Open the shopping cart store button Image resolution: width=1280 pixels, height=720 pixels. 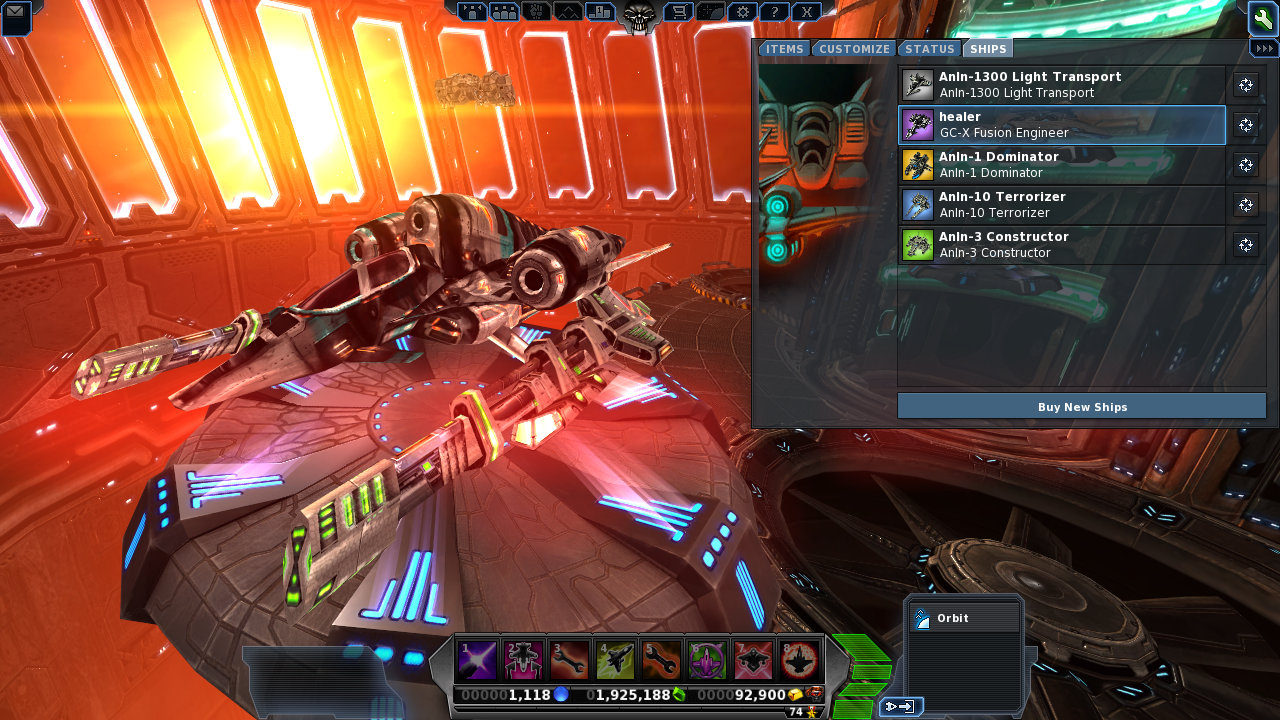point(678,12)
